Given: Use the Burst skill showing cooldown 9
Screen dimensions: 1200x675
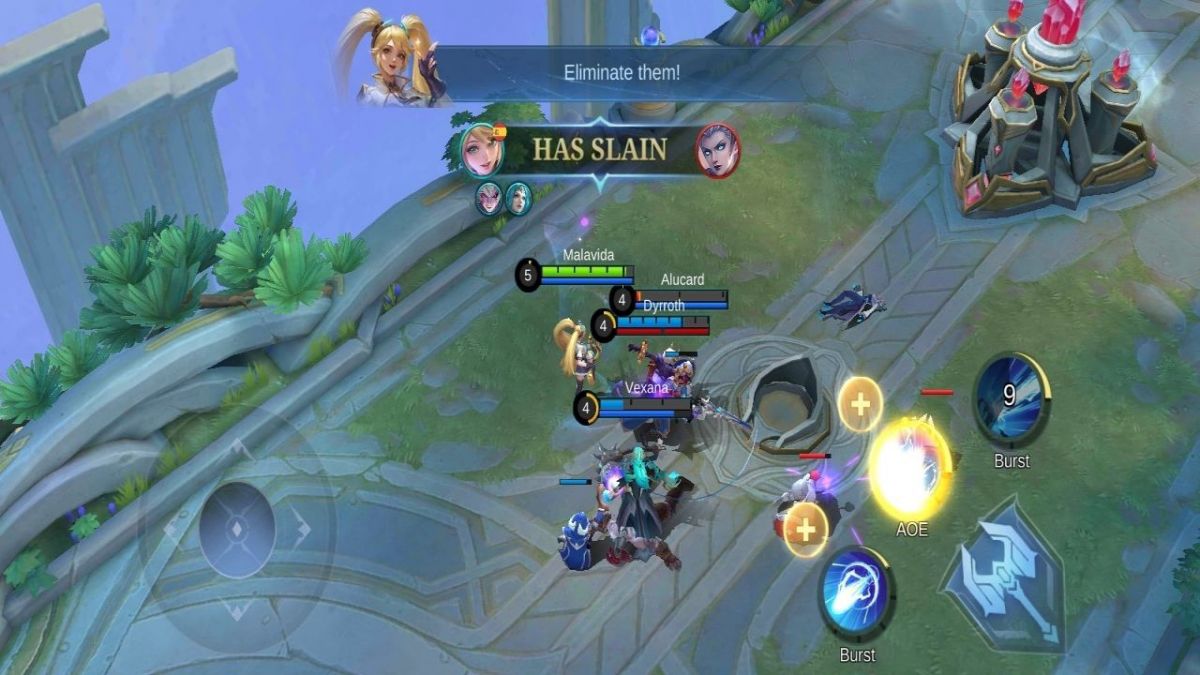Looking at the screenshot, I should (x=1011, y=399).
